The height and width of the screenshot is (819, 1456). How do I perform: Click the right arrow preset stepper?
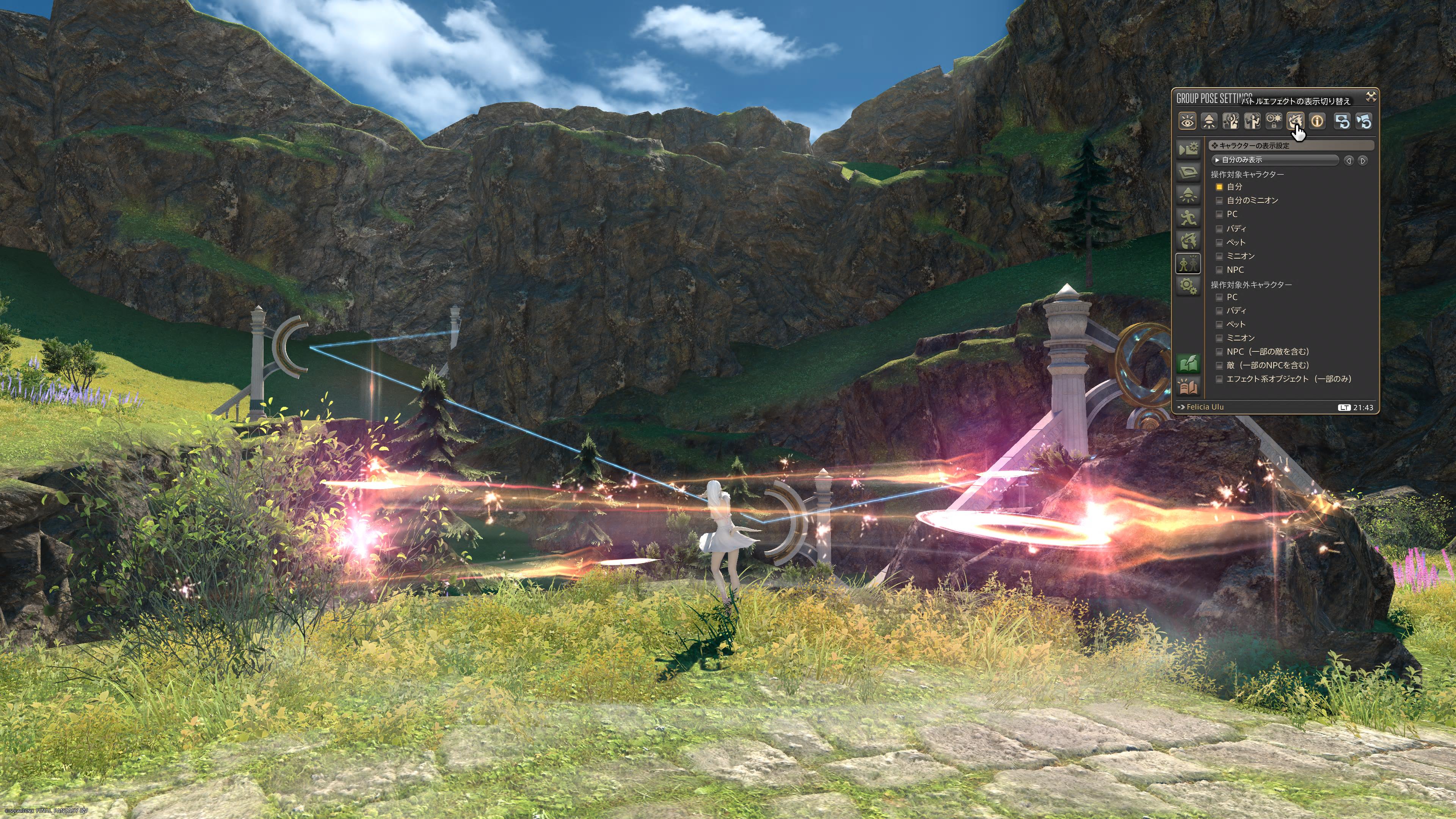[x=1363, y=161]
